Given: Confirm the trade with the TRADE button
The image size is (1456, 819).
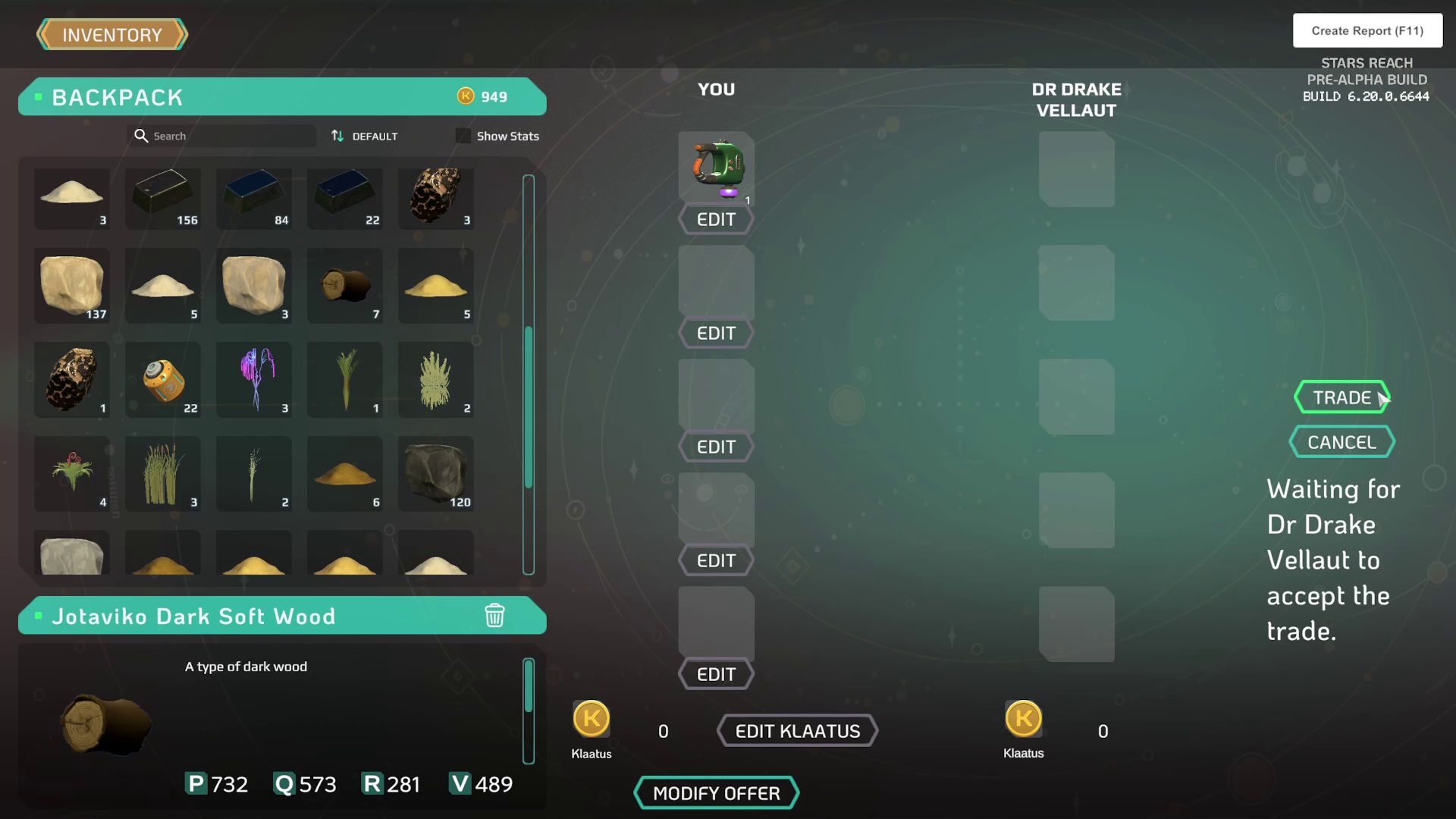Looking at the screenshot, I should click(1341, 397).
